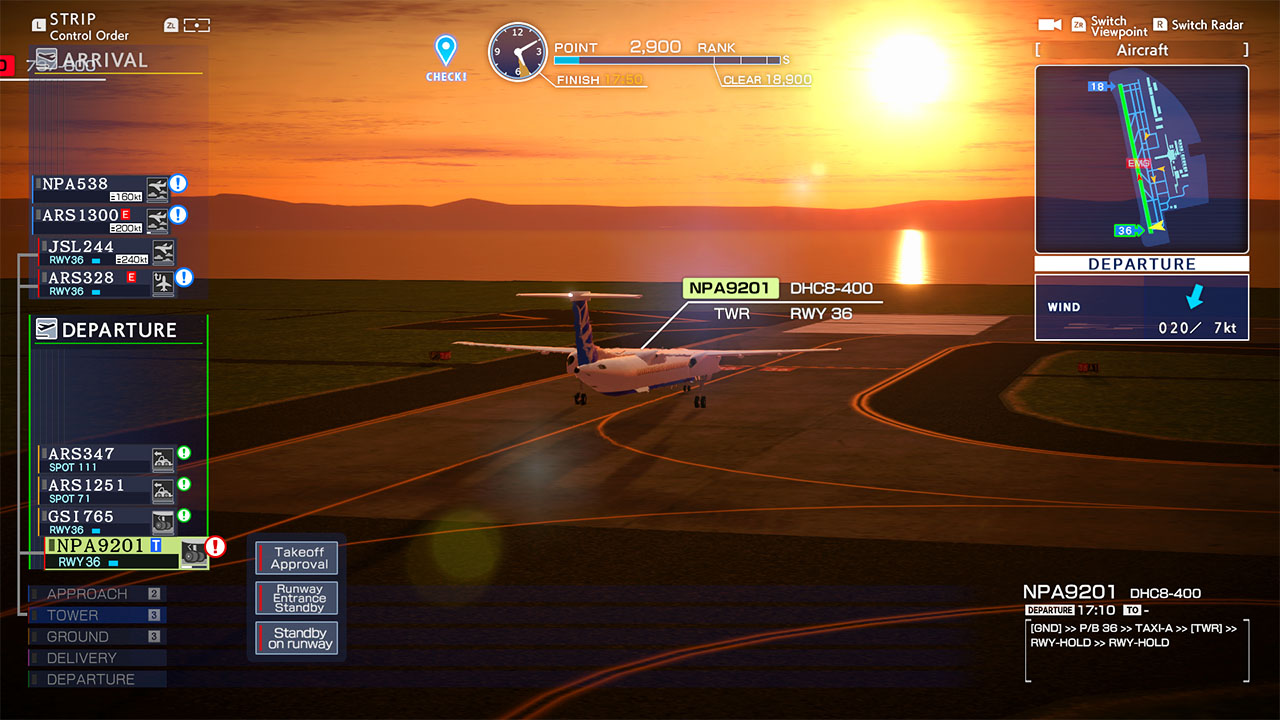The image size is (1280, 720).
Task: Click the Standby on runway button
Action: (296, 637)
